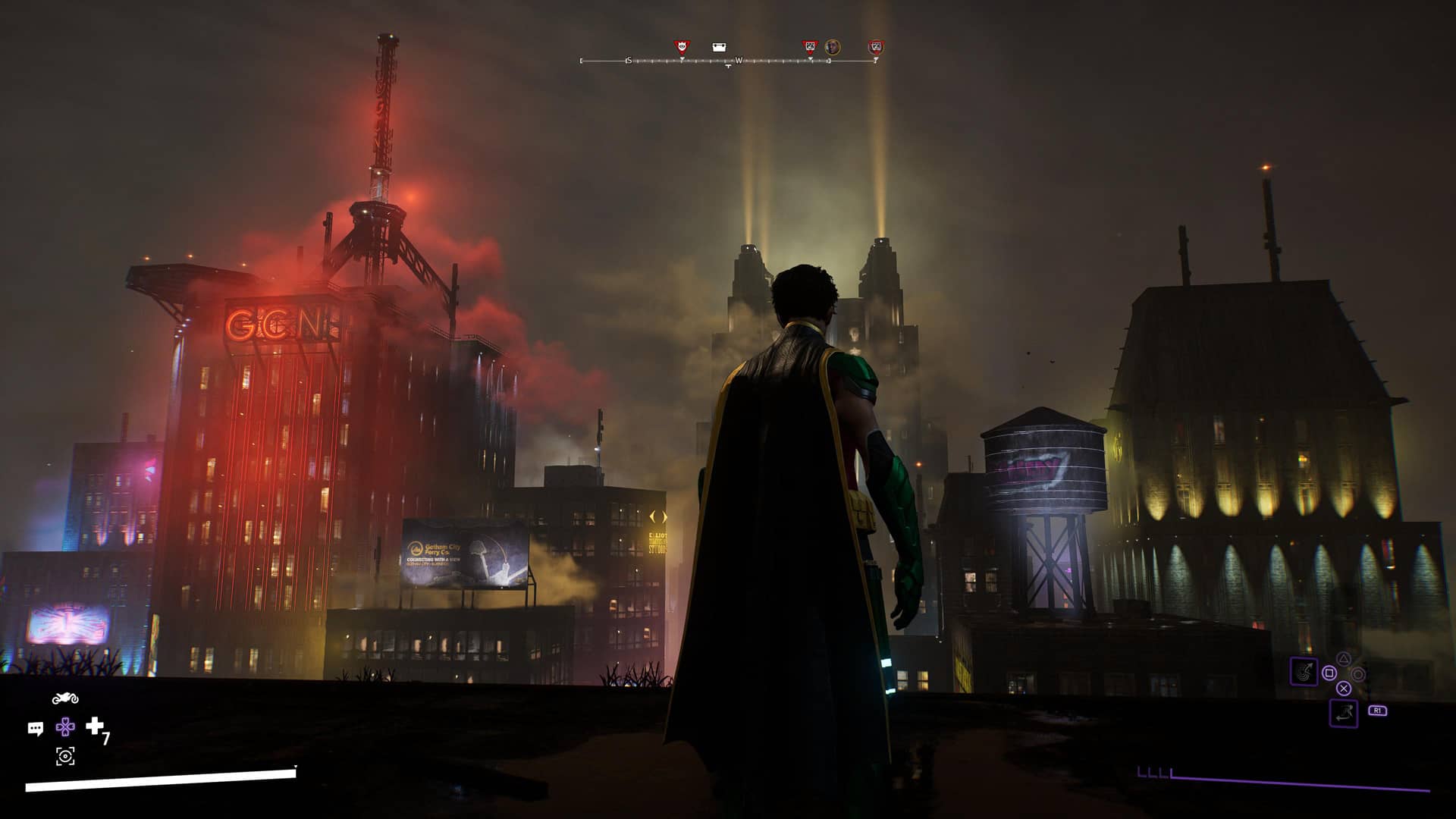Click the teammate portrait on the compass
Screen dimensions: 1456x819
[x=833, y=48]
